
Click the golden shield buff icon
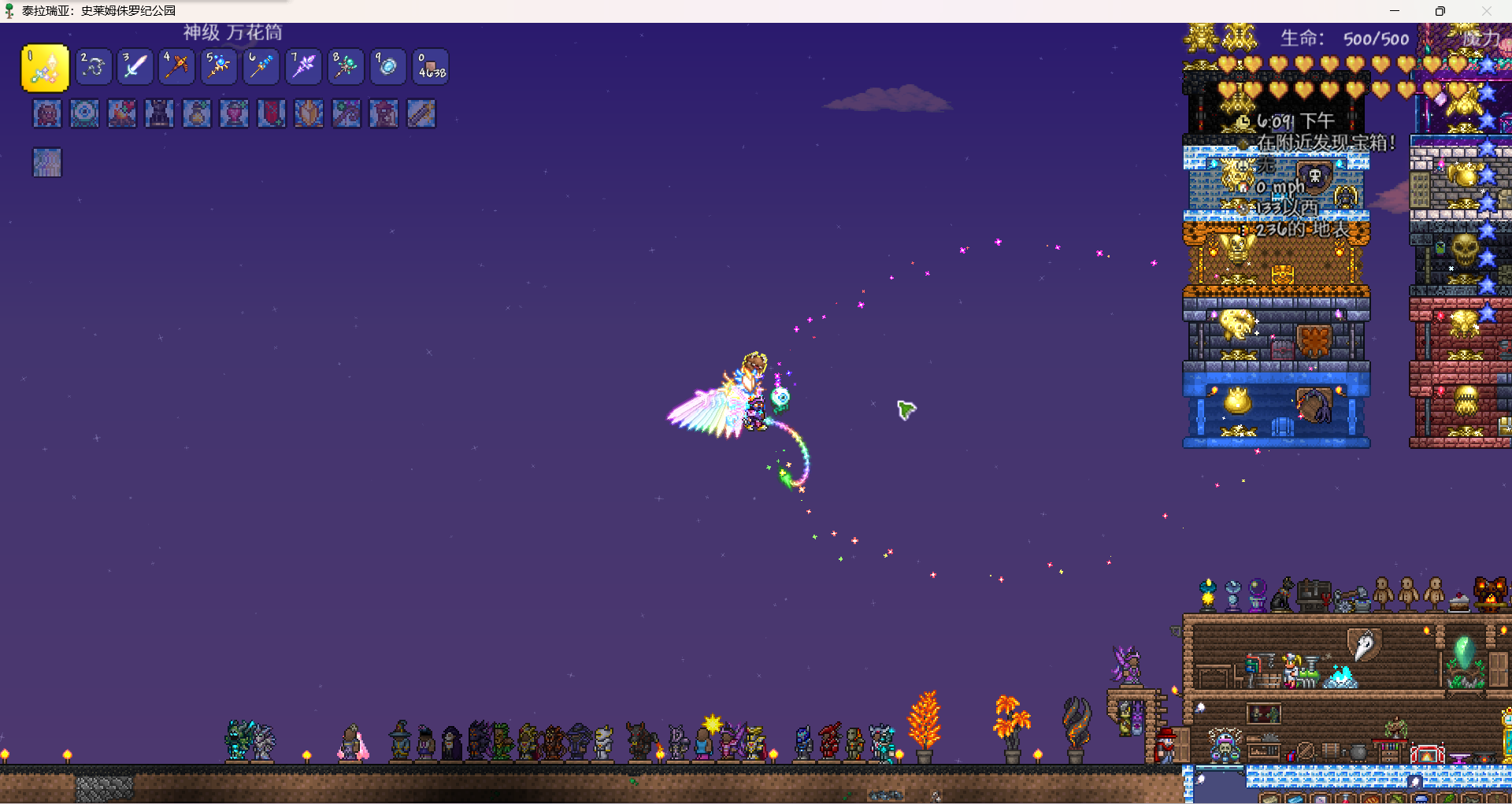pos(309,113)
